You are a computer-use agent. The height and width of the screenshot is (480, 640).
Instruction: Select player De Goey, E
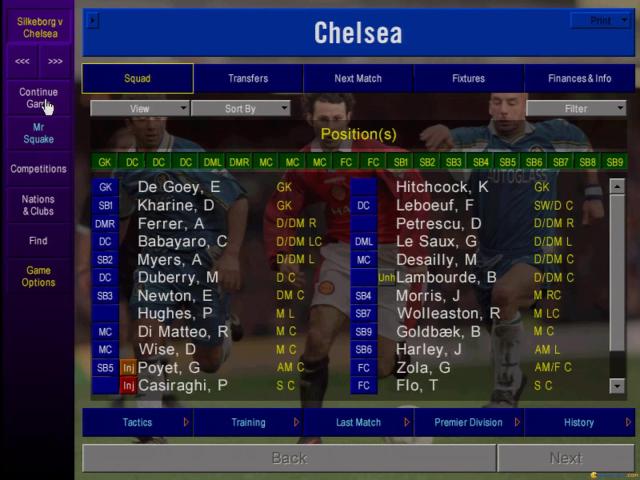click(178, 187)
